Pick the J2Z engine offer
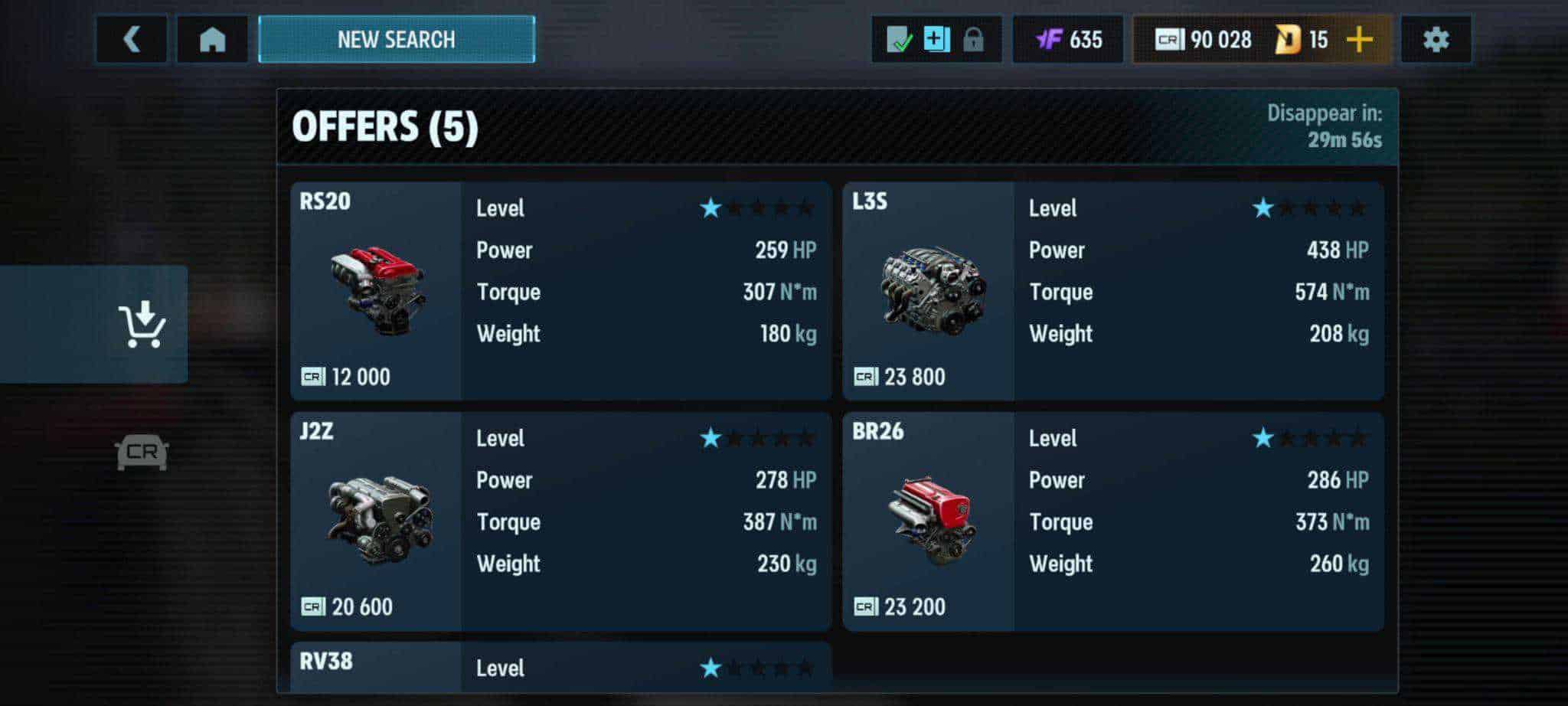 point(560,521)
